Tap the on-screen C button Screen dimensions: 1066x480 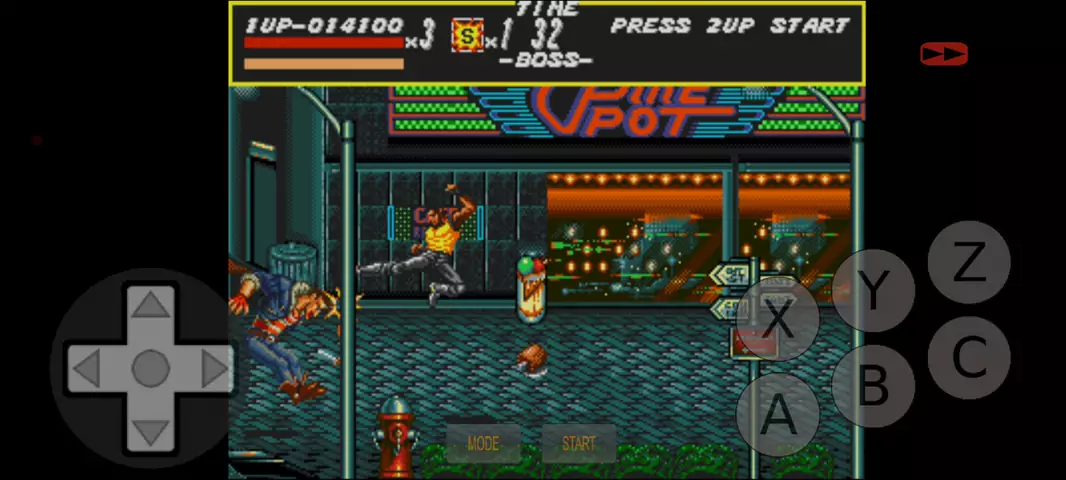[x=968, y=357]
